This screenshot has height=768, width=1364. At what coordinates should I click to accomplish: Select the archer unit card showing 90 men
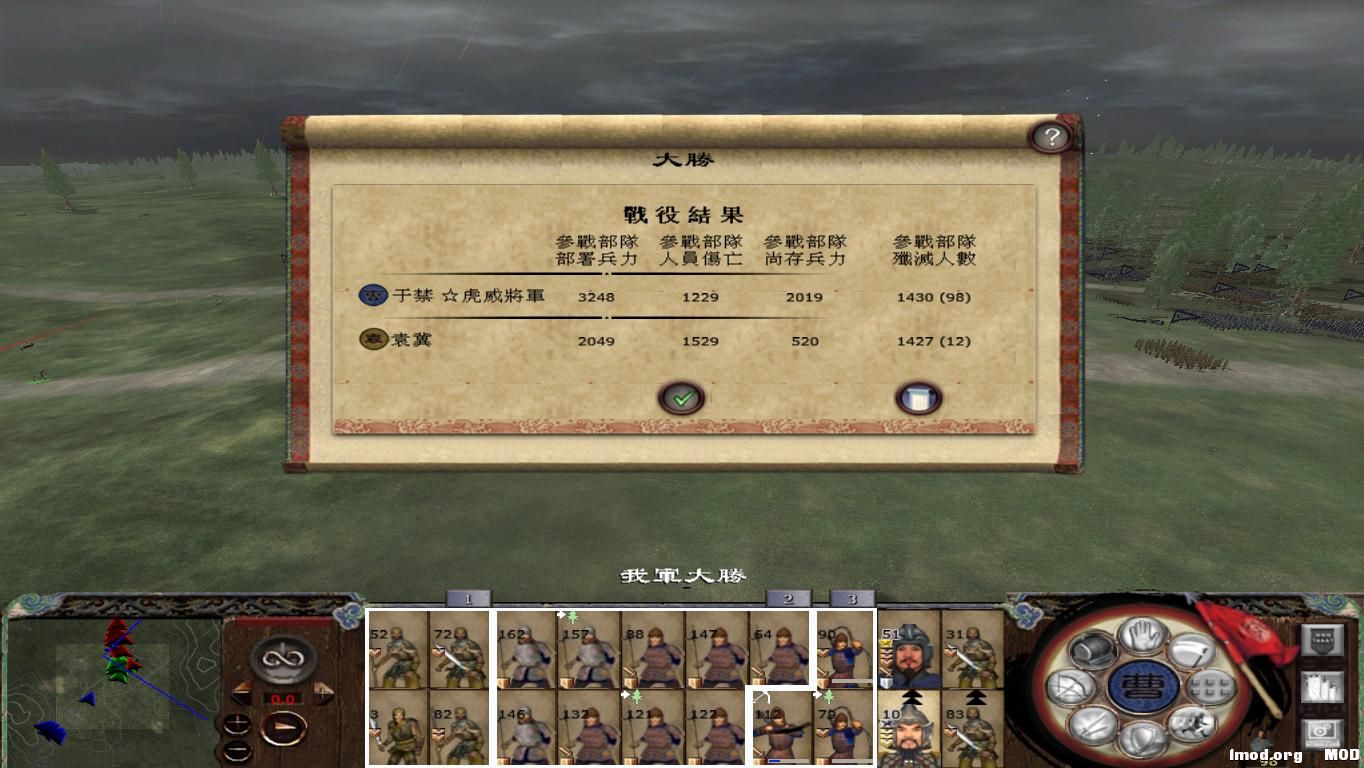pyautogui.click(x=846, y=650)
